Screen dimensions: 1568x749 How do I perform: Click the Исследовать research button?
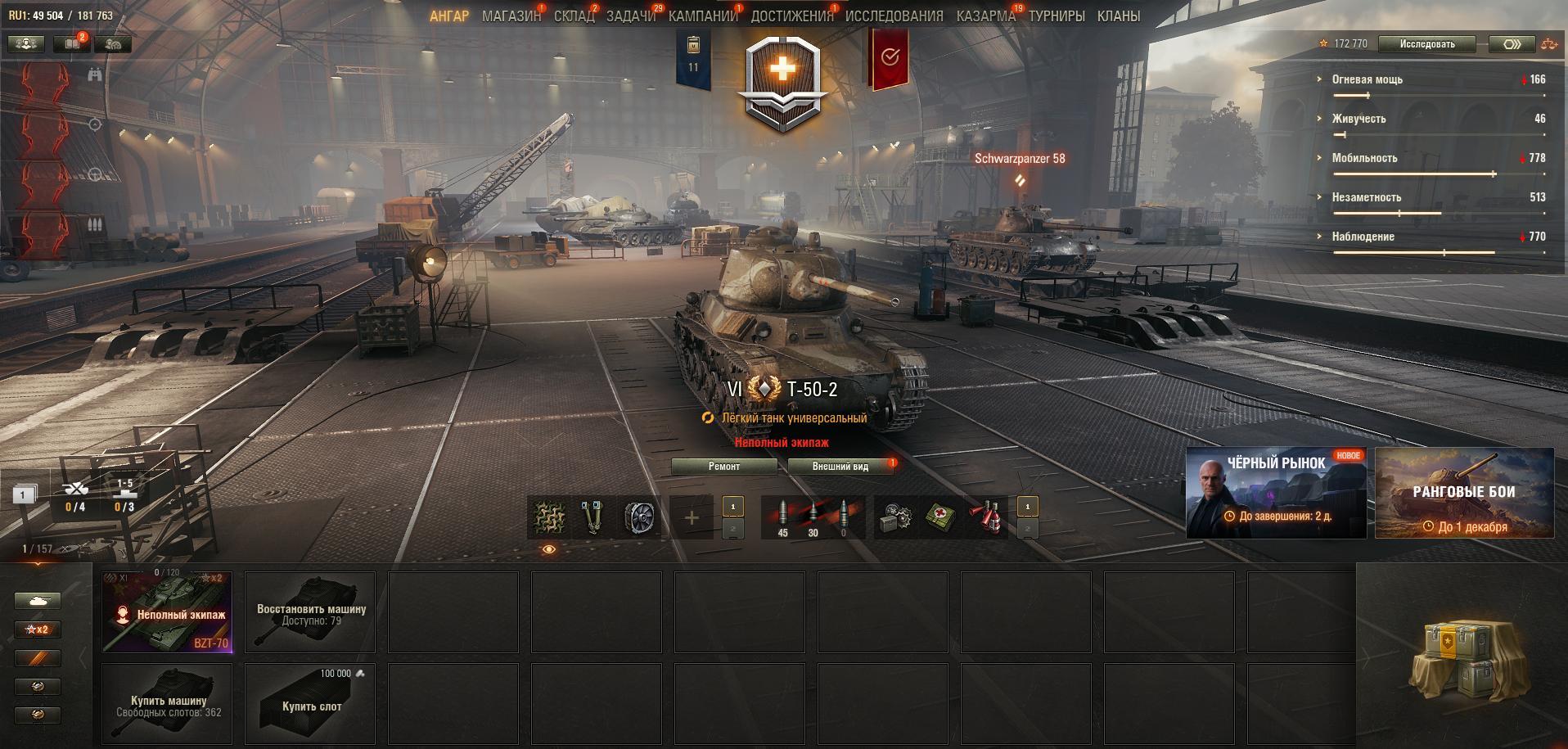point(1426,44)
